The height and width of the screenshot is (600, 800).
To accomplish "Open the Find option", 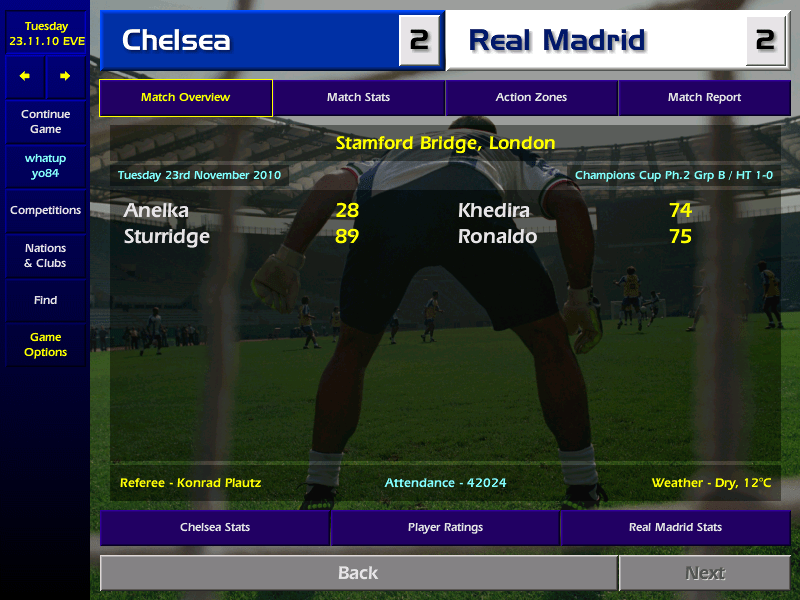I will pyautogui.click(x=46, y=300).
